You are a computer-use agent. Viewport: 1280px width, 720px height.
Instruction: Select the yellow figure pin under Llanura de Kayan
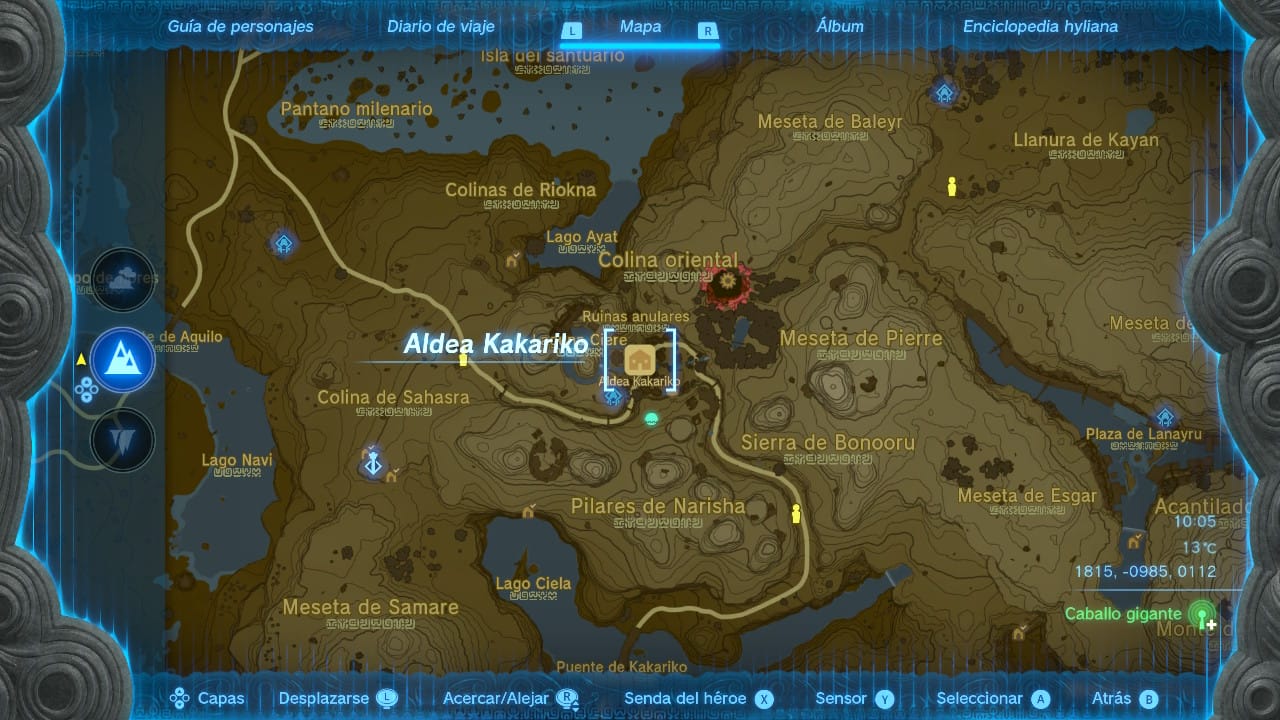click(952, 186)
